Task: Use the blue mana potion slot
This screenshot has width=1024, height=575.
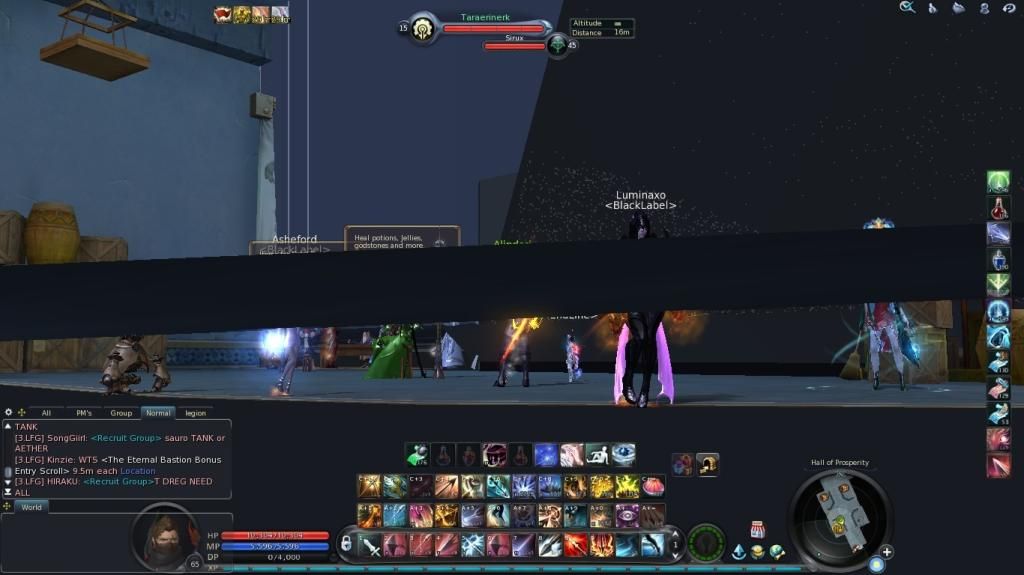Action: [998, 260]
